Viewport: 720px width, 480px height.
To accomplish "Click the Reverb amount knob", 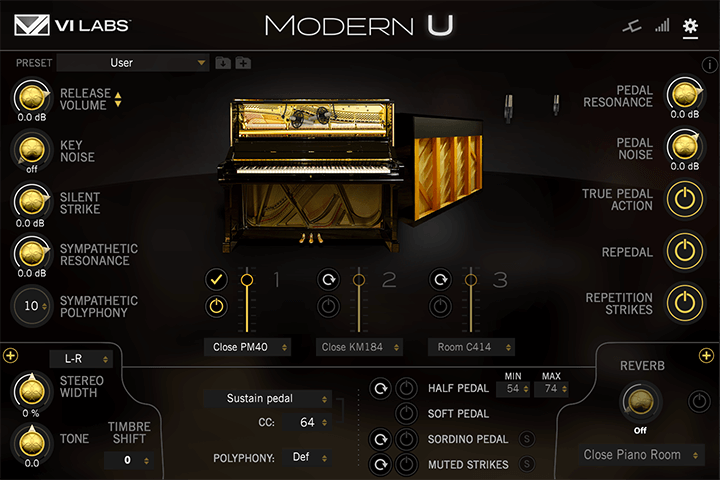I will point(641,401).
